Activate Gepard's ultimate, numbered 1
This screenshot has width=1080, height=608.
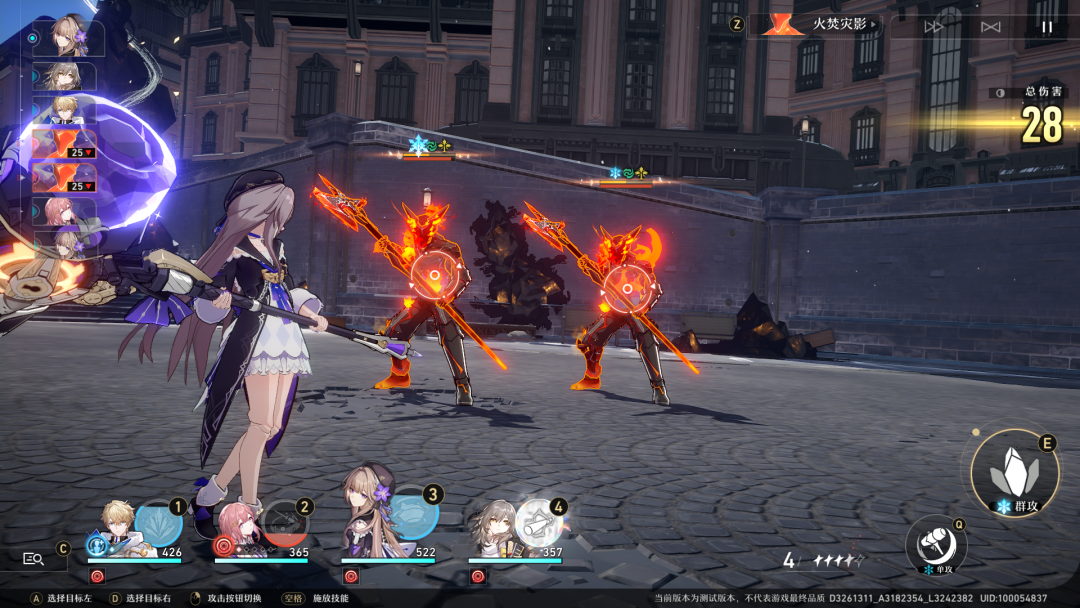click(x=158, y=524)
